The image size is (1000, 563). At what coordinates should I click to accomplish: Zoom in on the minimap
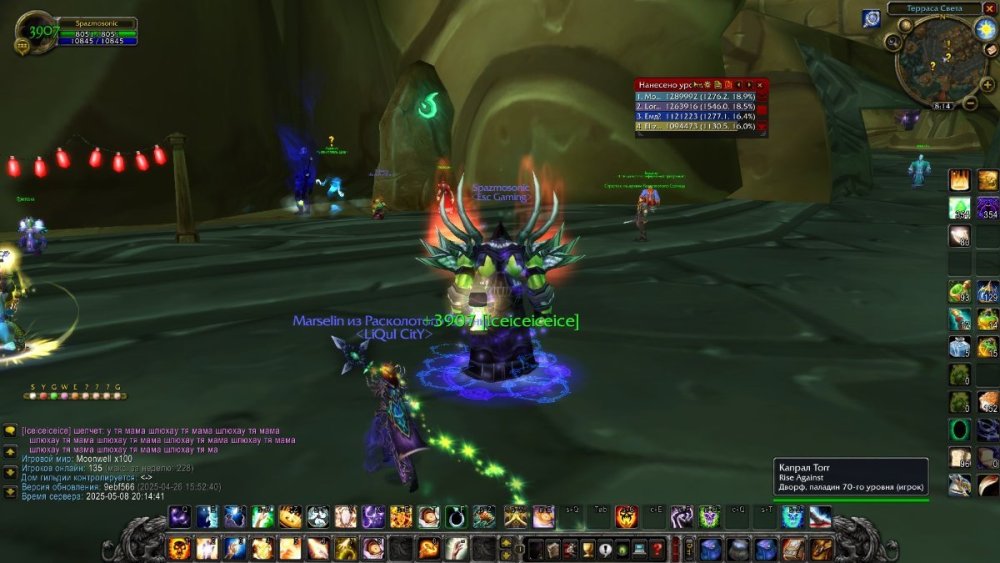pyautogui.click(x=988, y=85)
